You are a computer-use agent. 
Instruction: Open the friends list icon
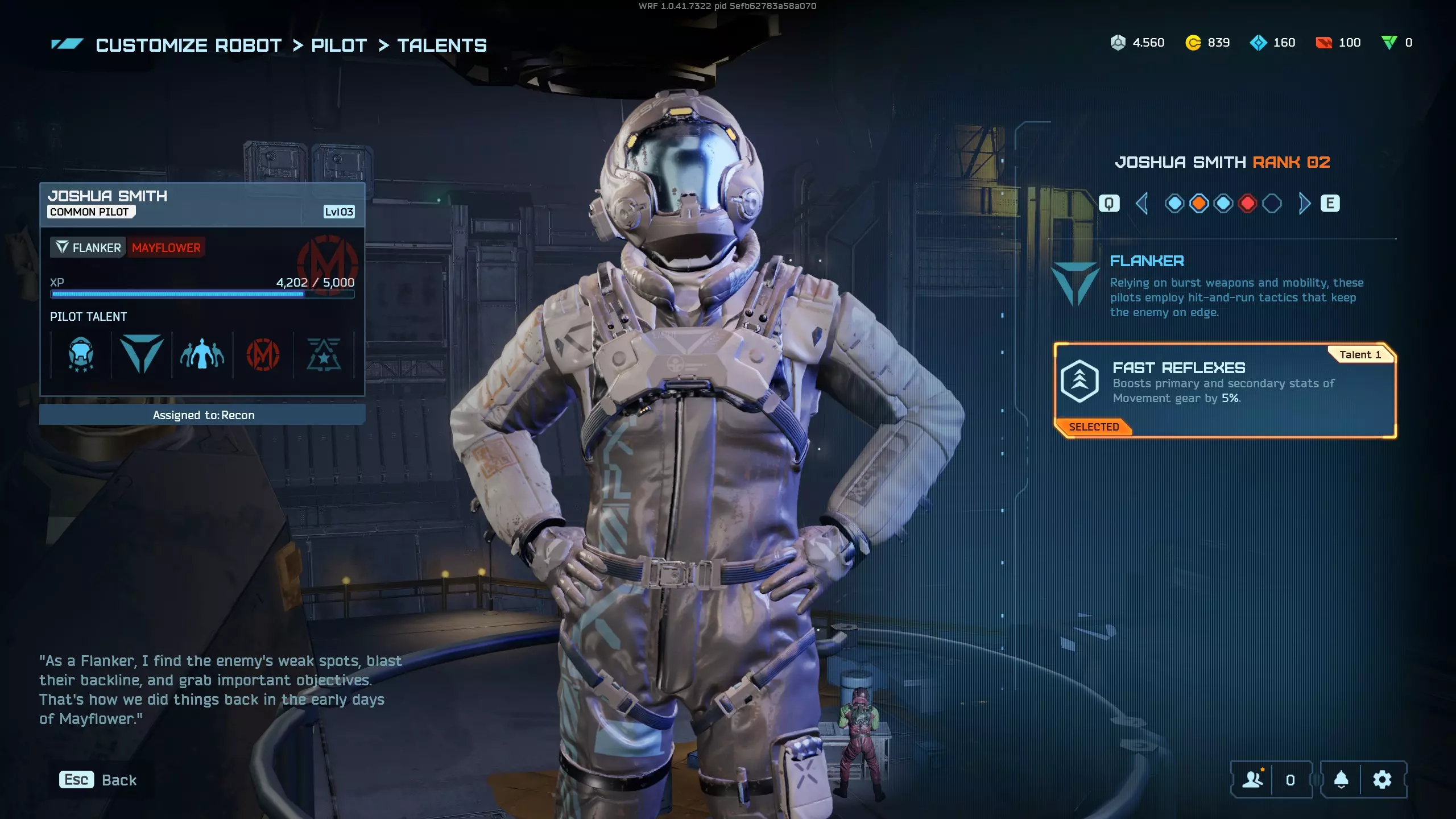(x=1252, y=780)
